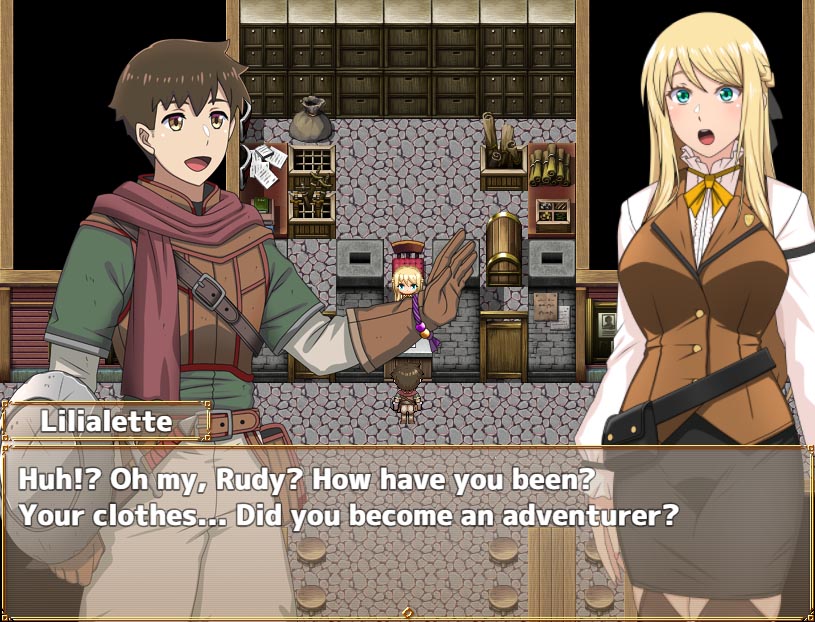
Task: Click the continue arrow below the dialogue text
Action: coord(407,611)
